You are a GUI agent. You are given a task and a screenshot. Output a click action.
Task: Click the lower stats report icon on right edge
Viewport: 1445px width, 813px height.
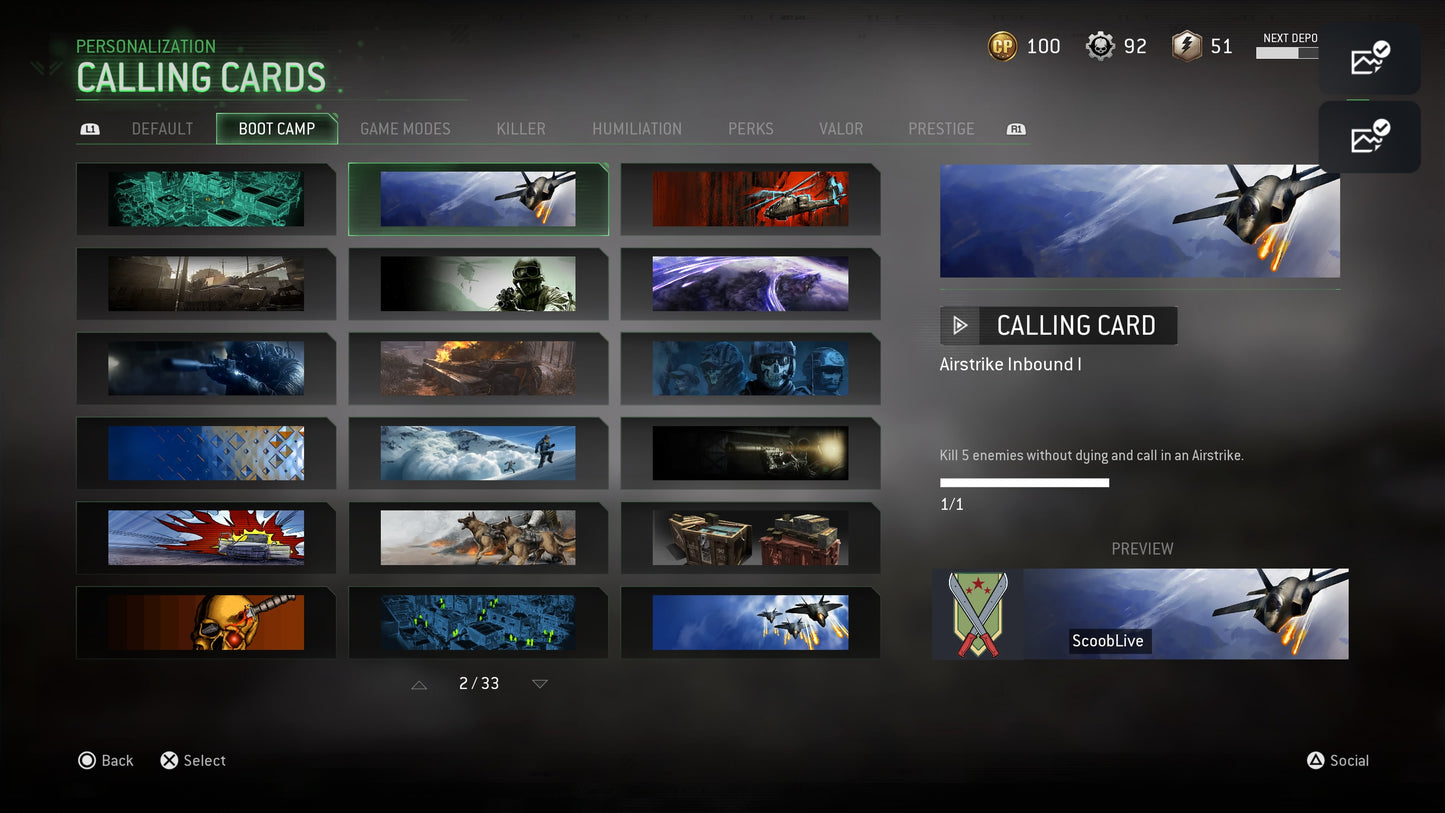[1368, 137]
